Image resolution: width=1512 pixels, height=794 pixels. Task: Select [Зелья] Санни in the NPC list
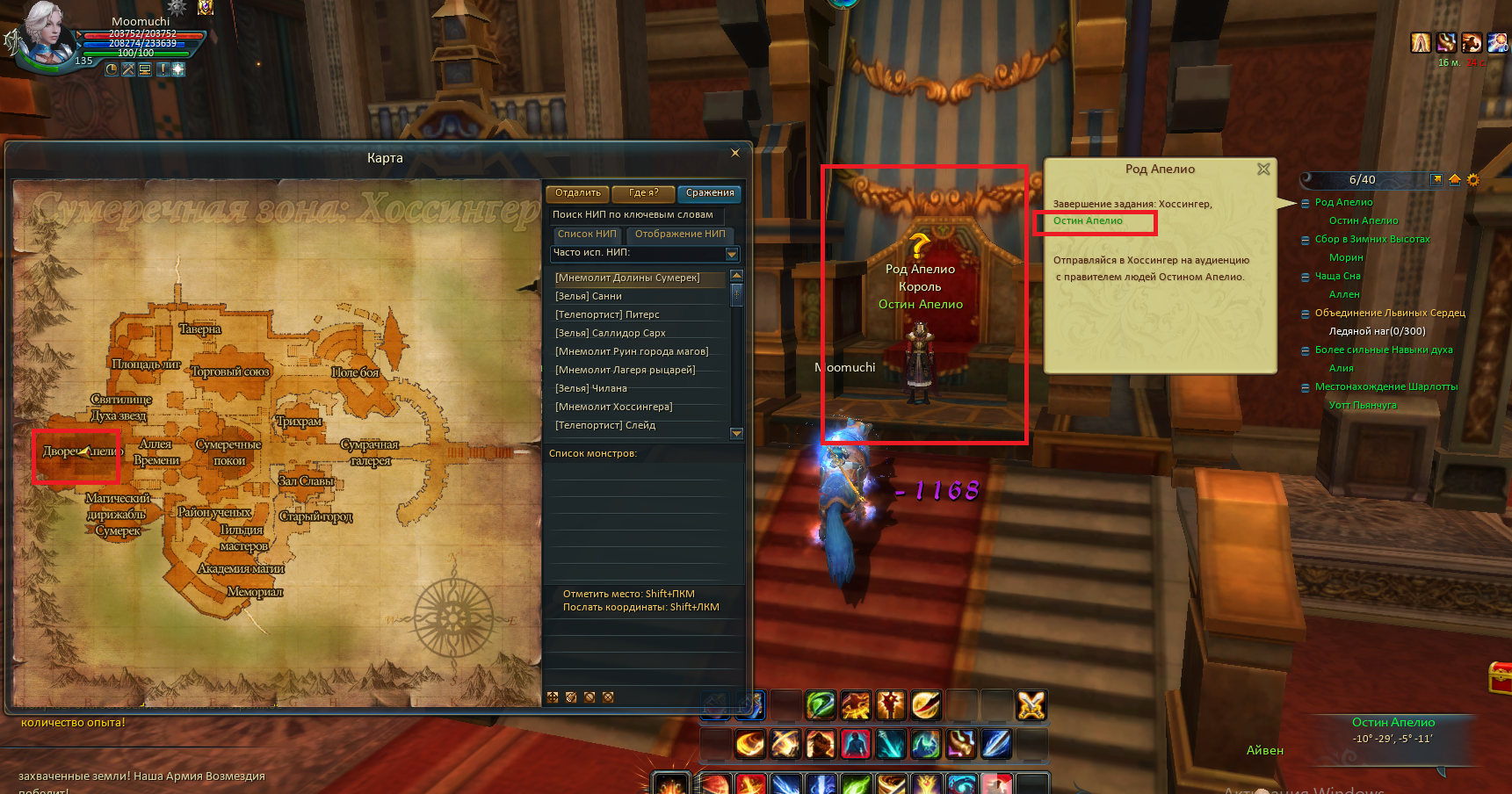589,296
